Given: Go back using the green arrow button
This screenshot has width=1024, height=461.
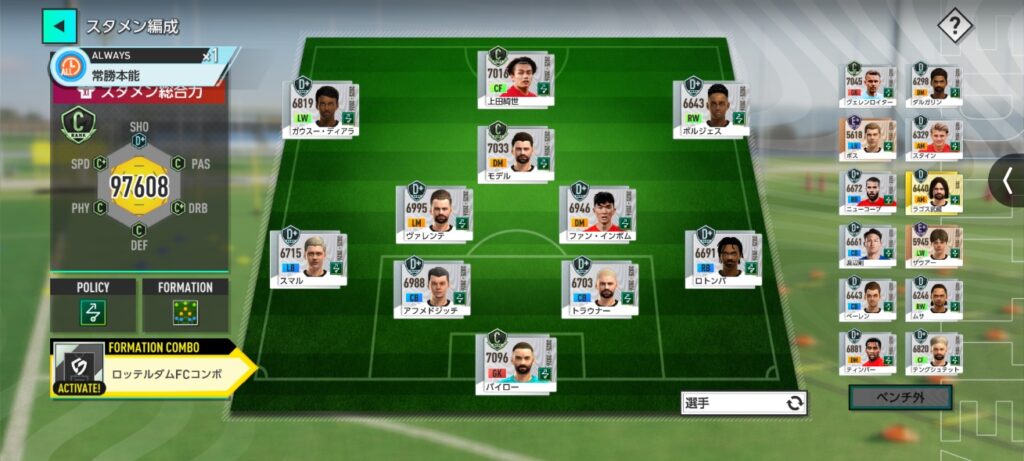Looking at the screenshot, I should pos(59,26).
